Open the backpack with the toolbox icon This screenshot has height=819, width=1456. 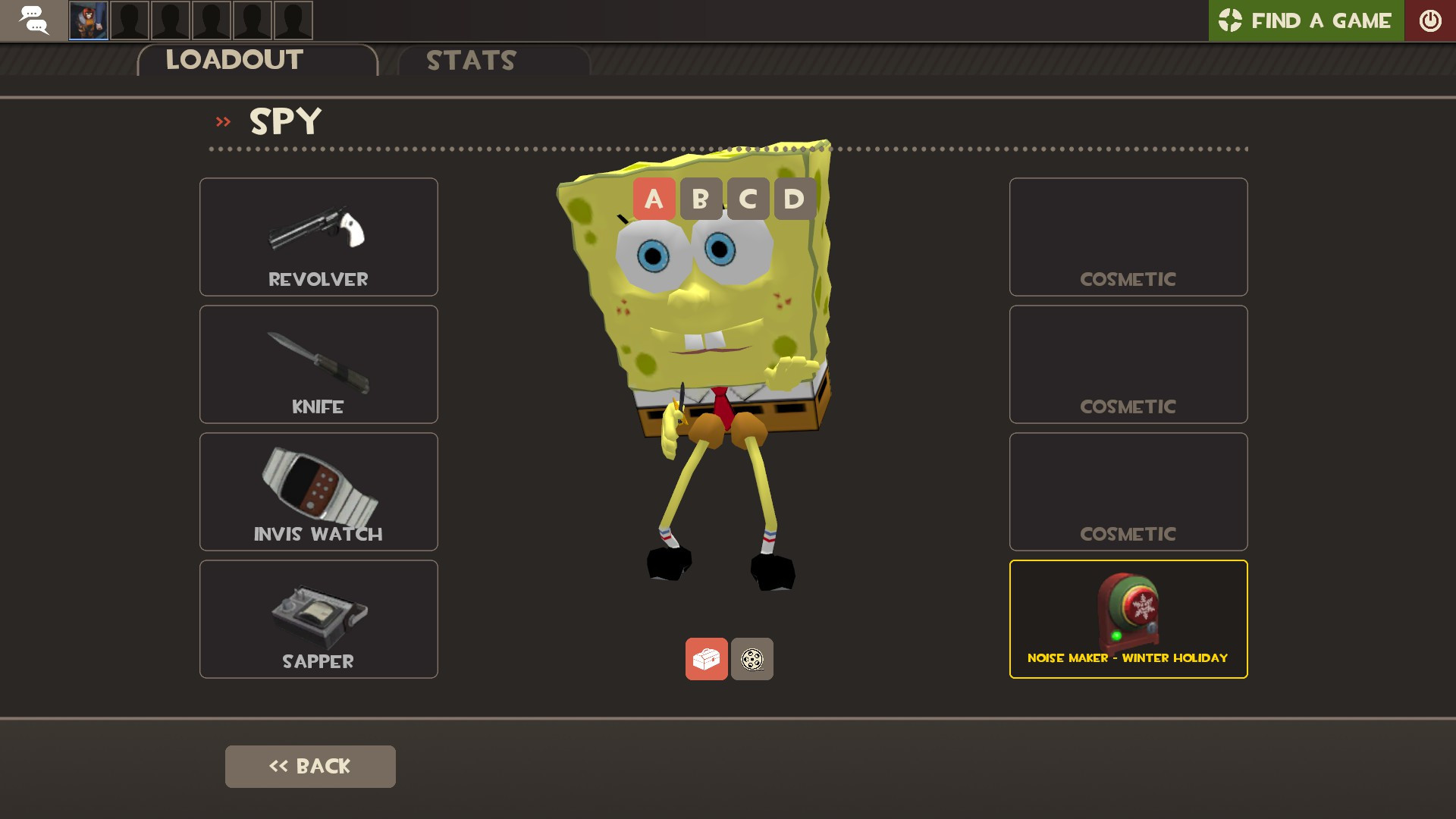(707, 659)
